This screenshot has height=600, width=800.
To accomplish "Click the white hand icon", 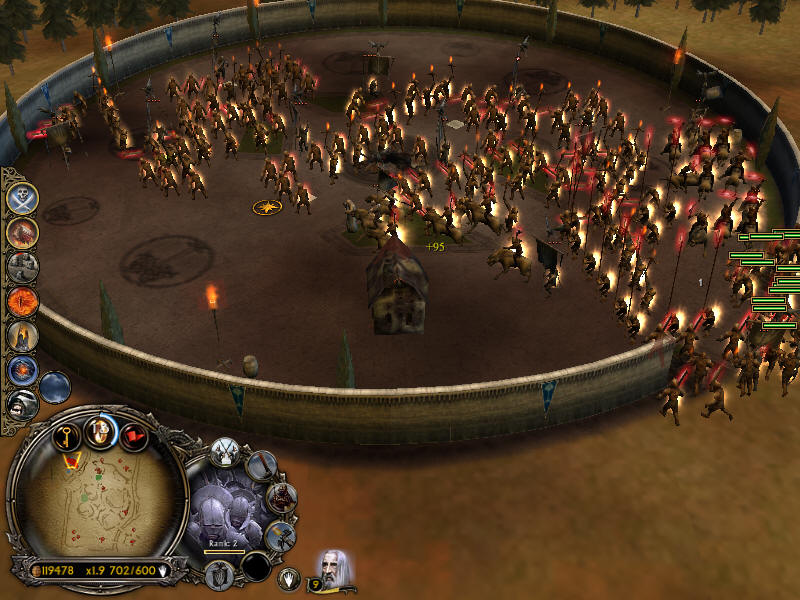I will (290, 577).
